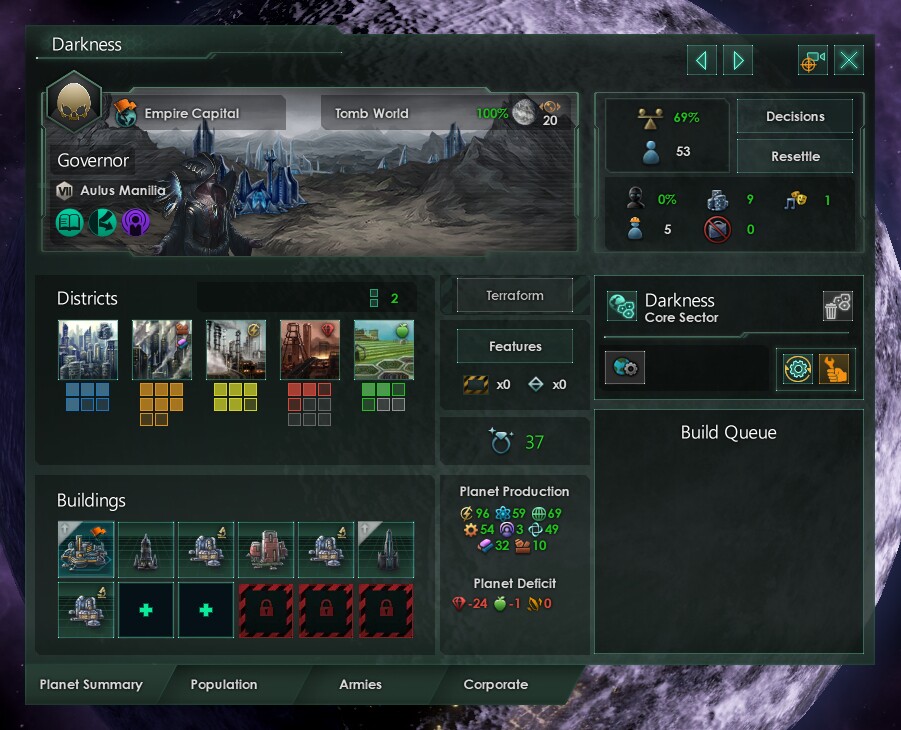The image size is (901, 730).
Task: Open the planet Decisions menu
Action: pos(795,117)
